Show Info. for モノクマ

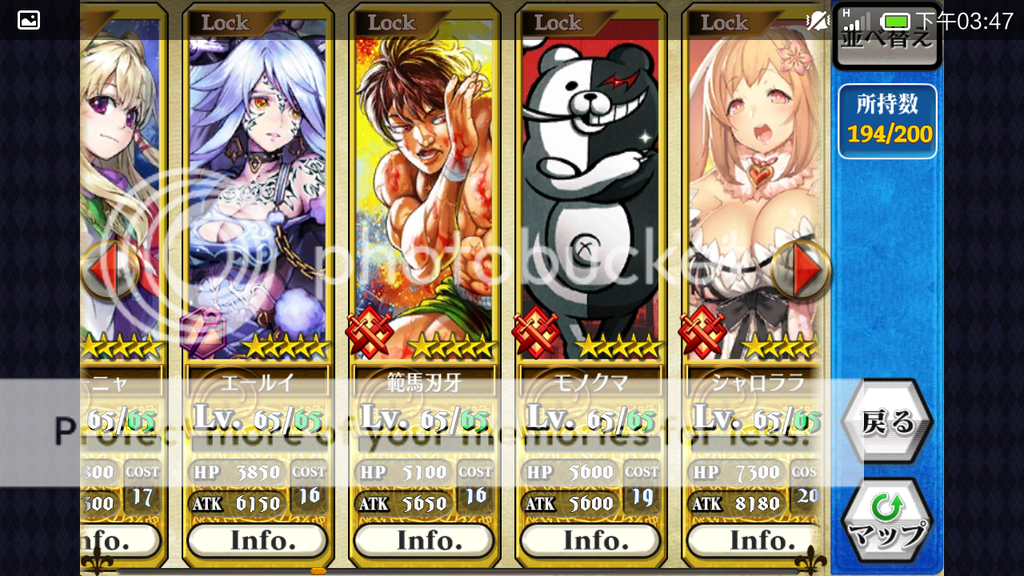tap(590, 540)
